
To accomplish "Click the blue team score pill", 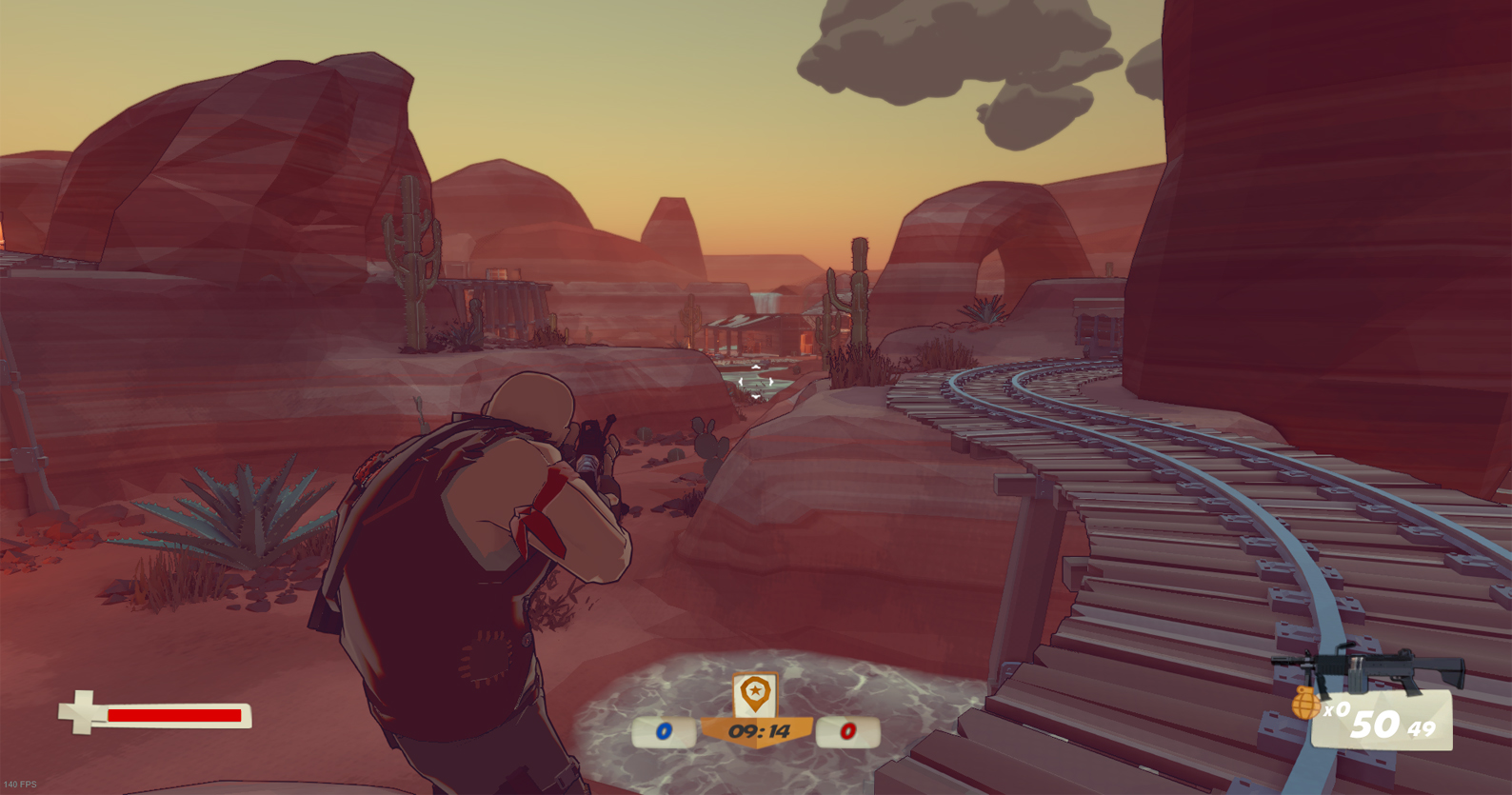I will pos(663,732).
